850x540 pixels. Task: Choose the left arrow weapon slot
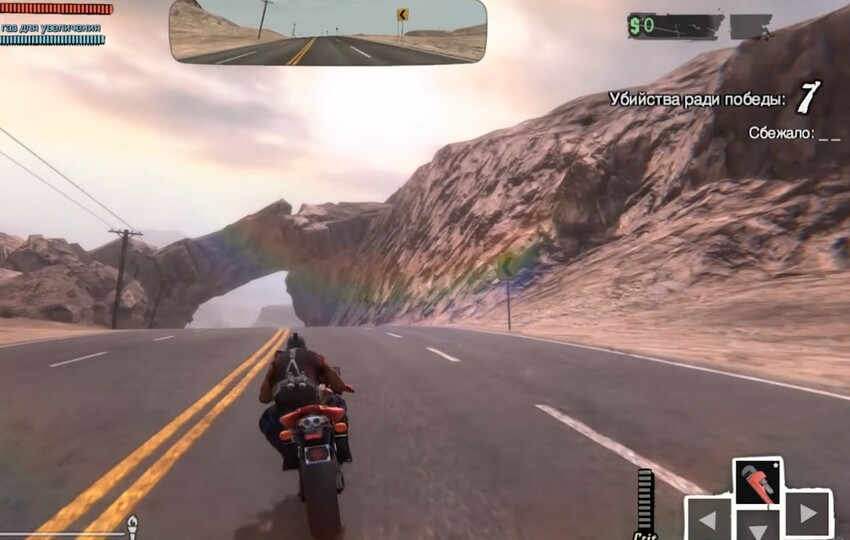pos(707,518)
